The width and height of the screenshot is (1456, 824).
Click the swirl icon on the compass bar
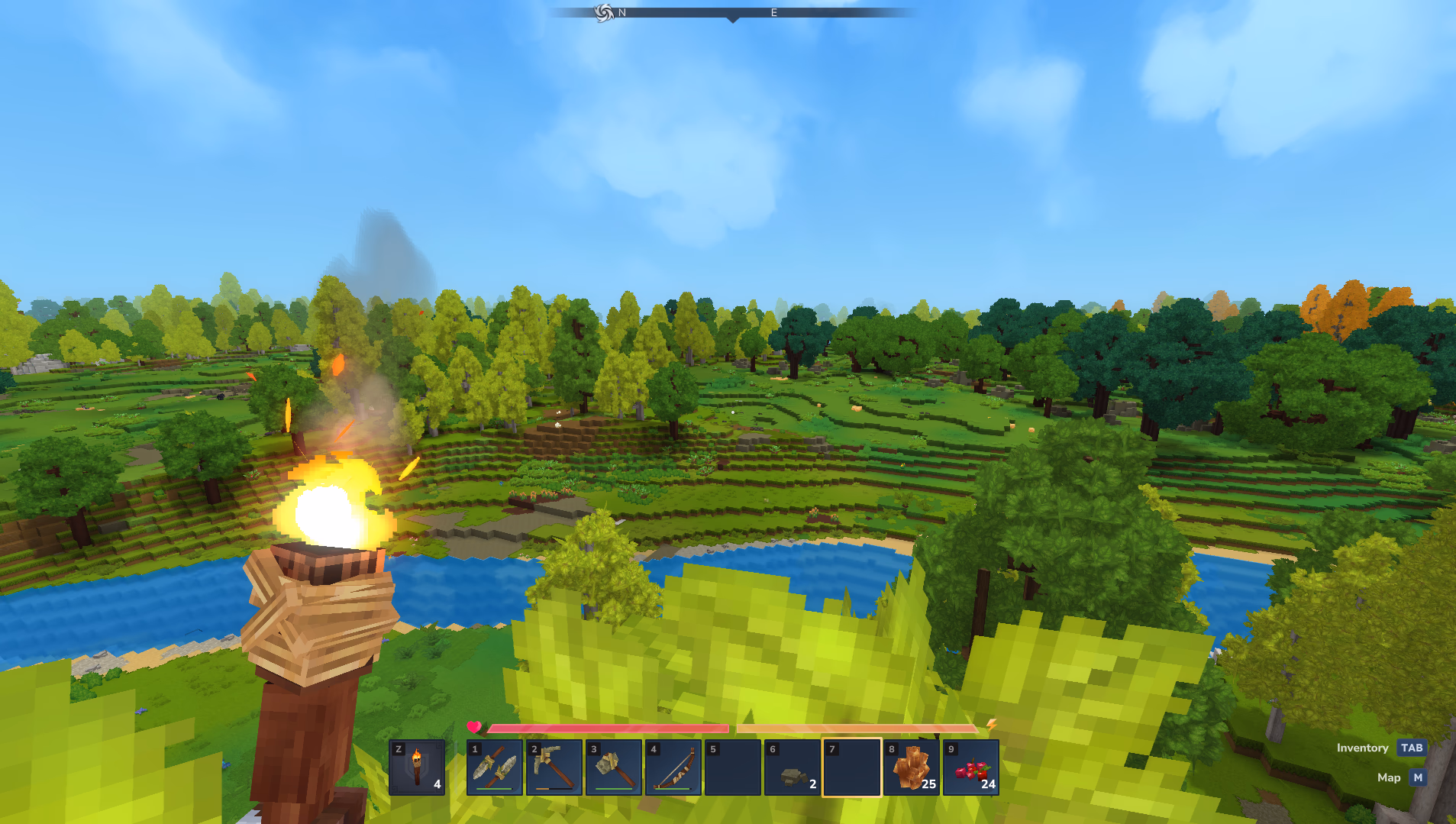tap(604, 12)
